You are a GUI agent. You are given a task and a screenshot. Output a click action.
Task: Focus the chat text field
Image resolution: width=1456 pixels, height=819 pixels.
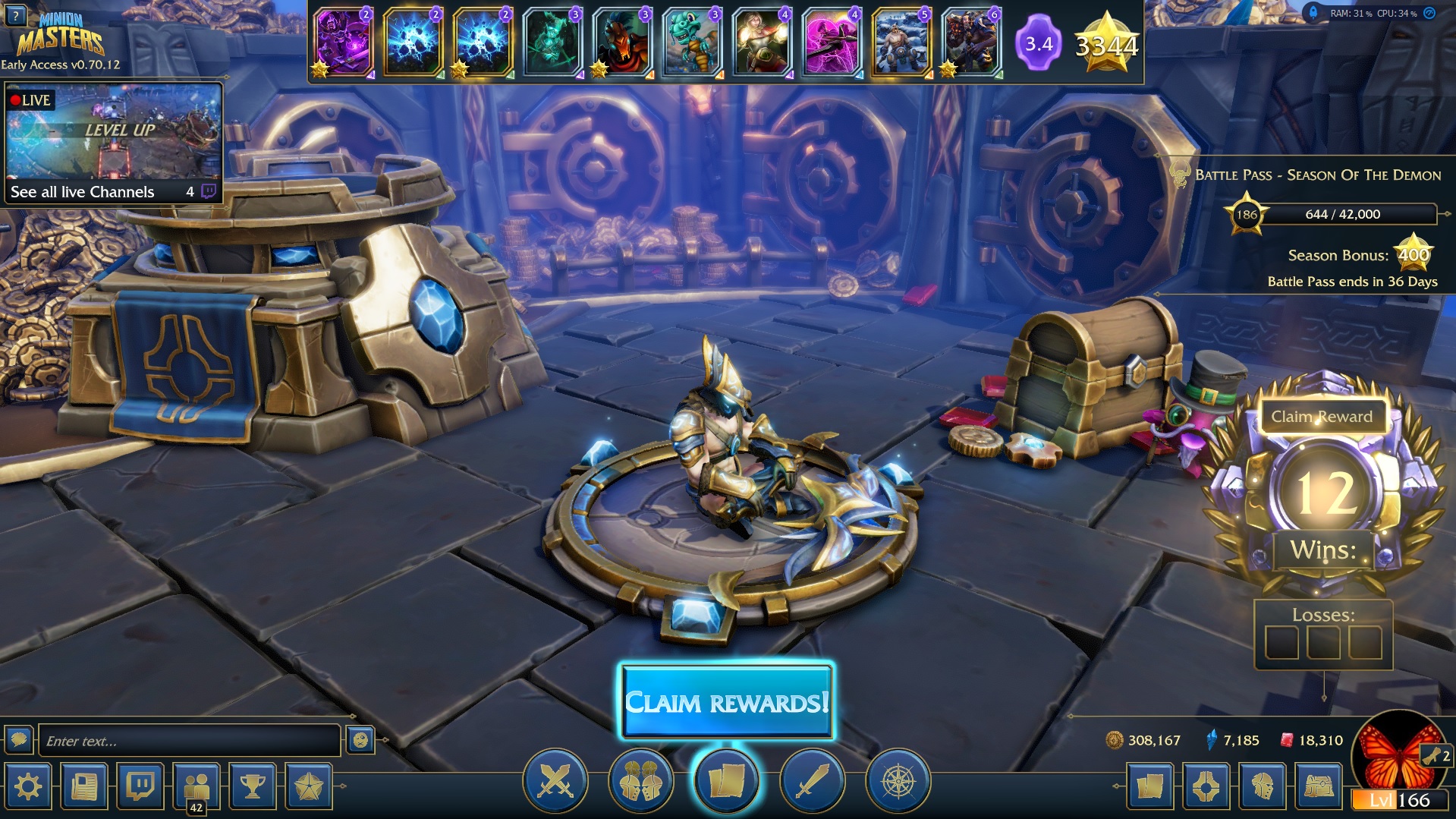(x=189, y=741)
